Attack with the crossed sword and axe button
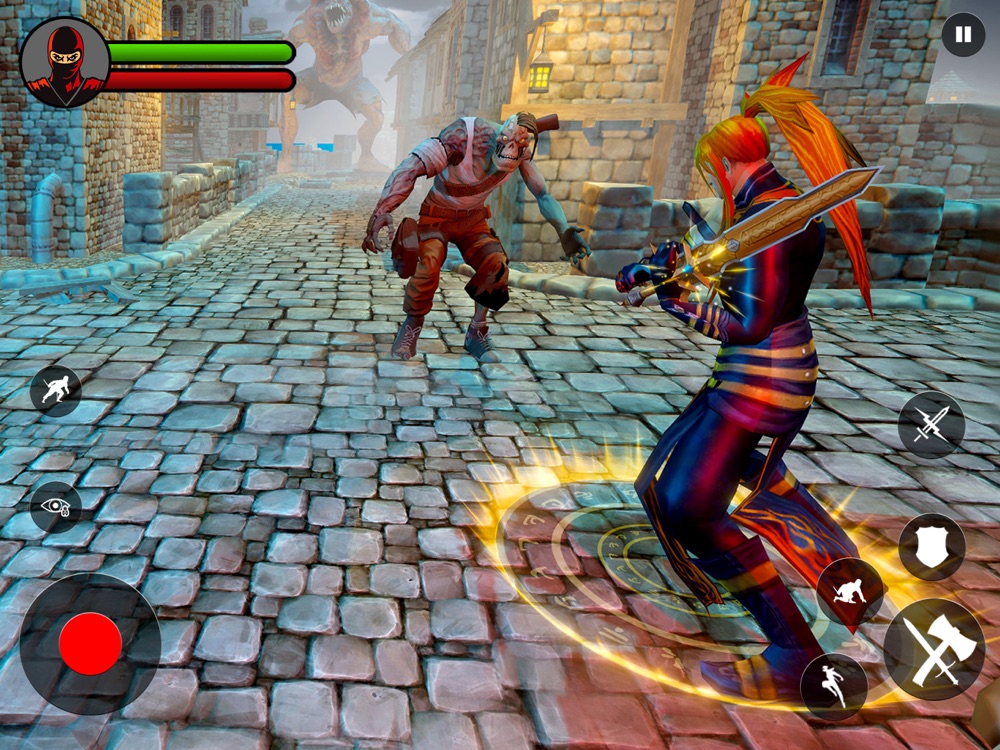1000x750 pixels. 934,650
